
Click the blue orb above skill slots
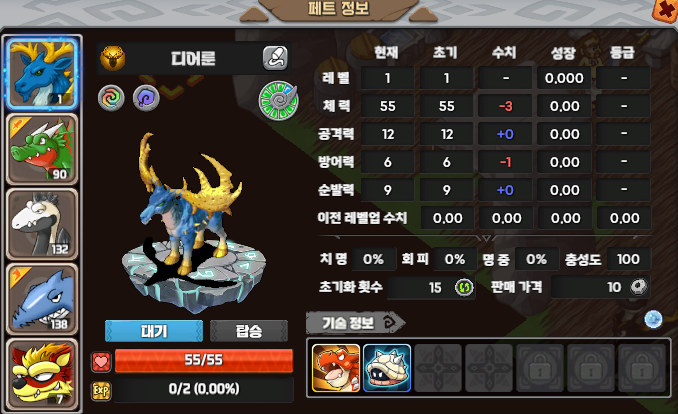pyautogui.click(x=653, y=319)
